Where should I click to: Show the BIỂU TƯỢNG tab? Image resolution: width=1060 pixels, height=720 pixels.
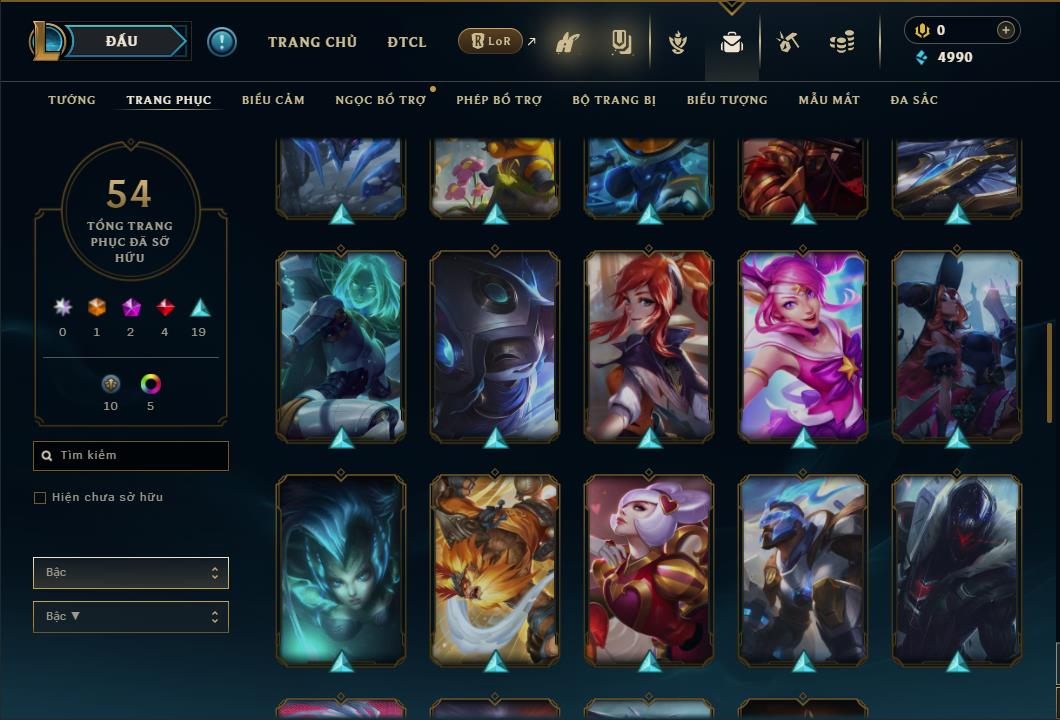727,100
